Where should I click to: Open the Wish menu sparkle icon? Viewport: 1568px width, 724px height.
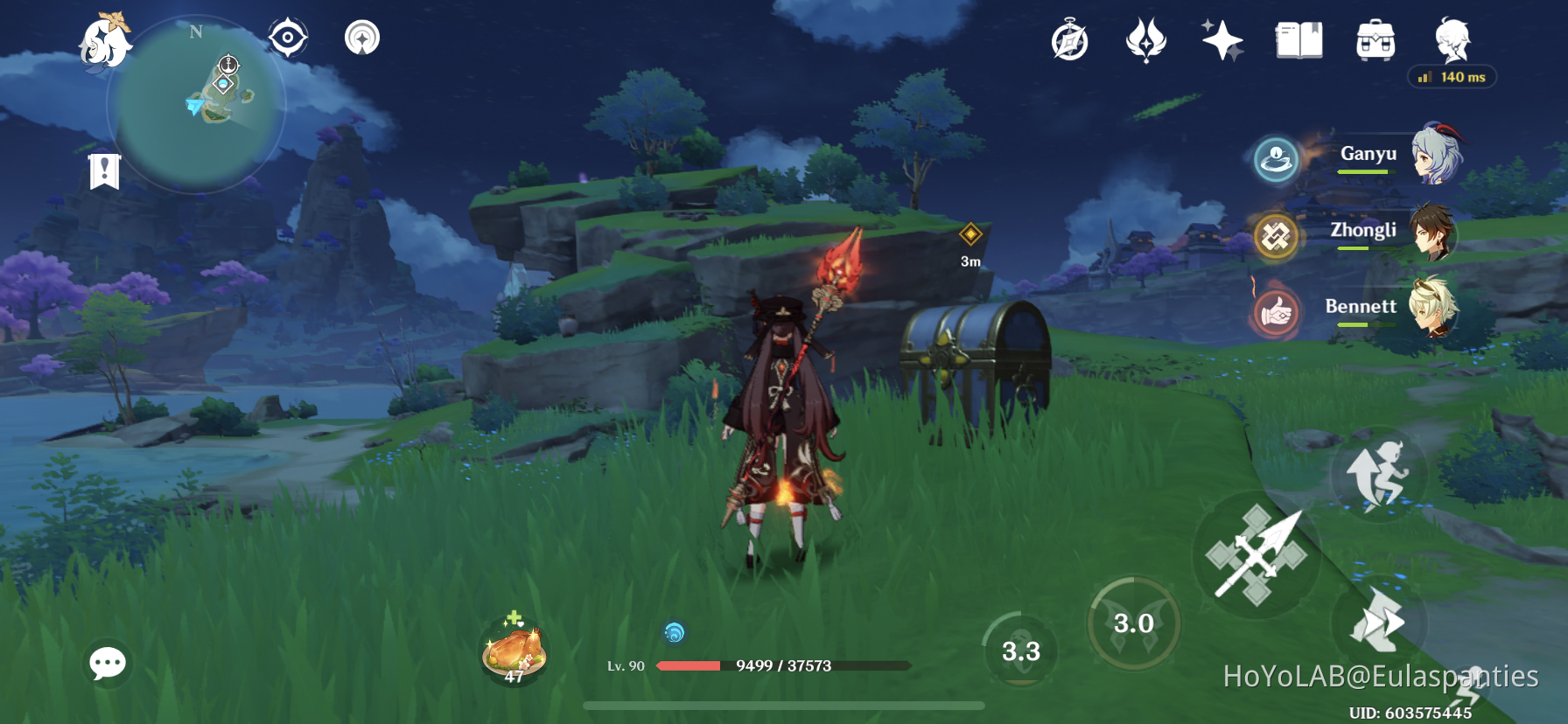point(1221,39)
